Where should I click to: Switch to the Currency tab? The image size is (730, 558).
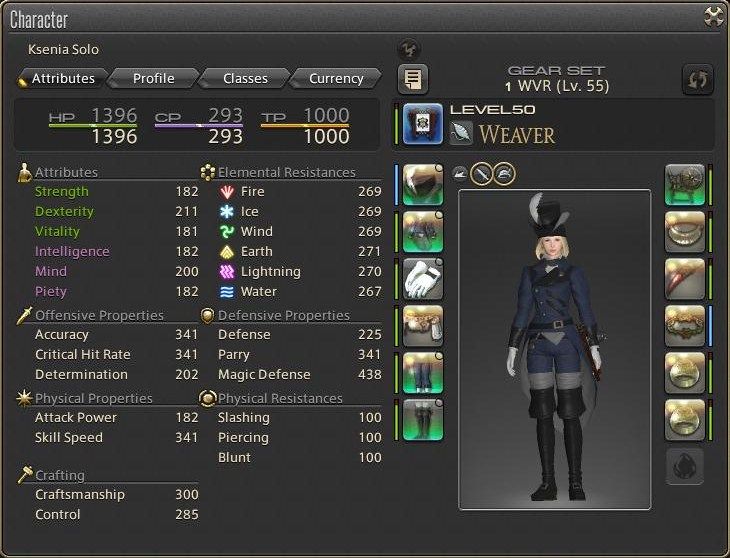coord(336,78)
